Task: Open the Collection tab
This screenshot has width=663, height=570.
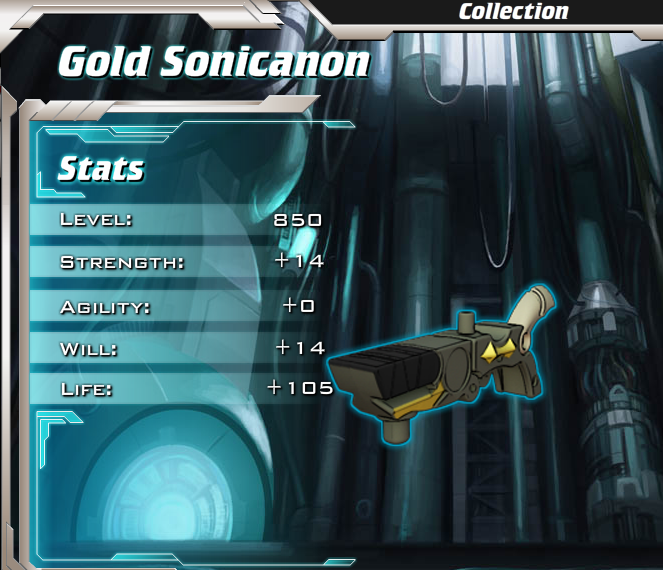Action: (513, 12)
